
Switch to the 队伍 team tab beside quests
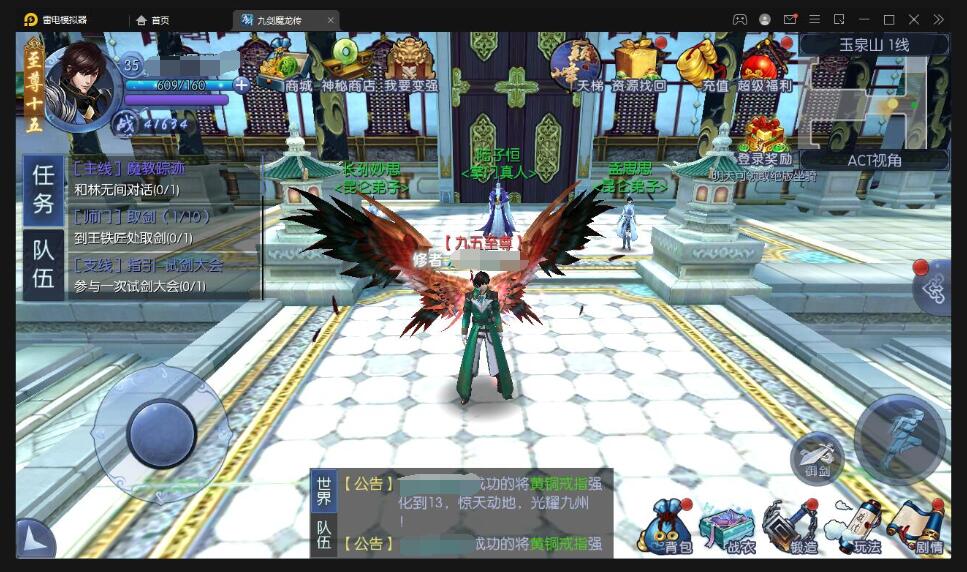point(43,264)
